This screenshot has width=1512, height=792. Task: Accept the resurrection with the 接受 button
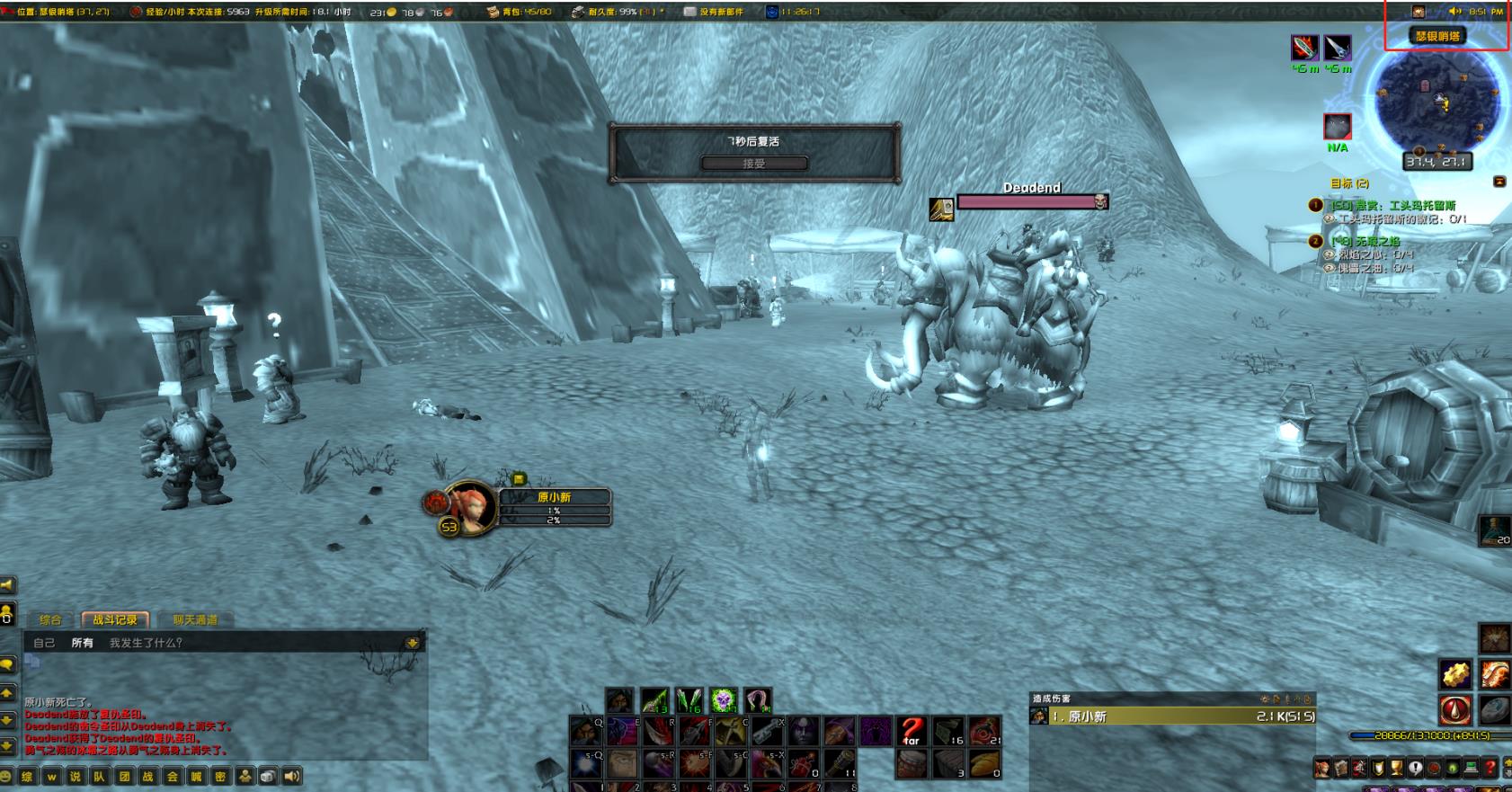click(x=754, y=164)
